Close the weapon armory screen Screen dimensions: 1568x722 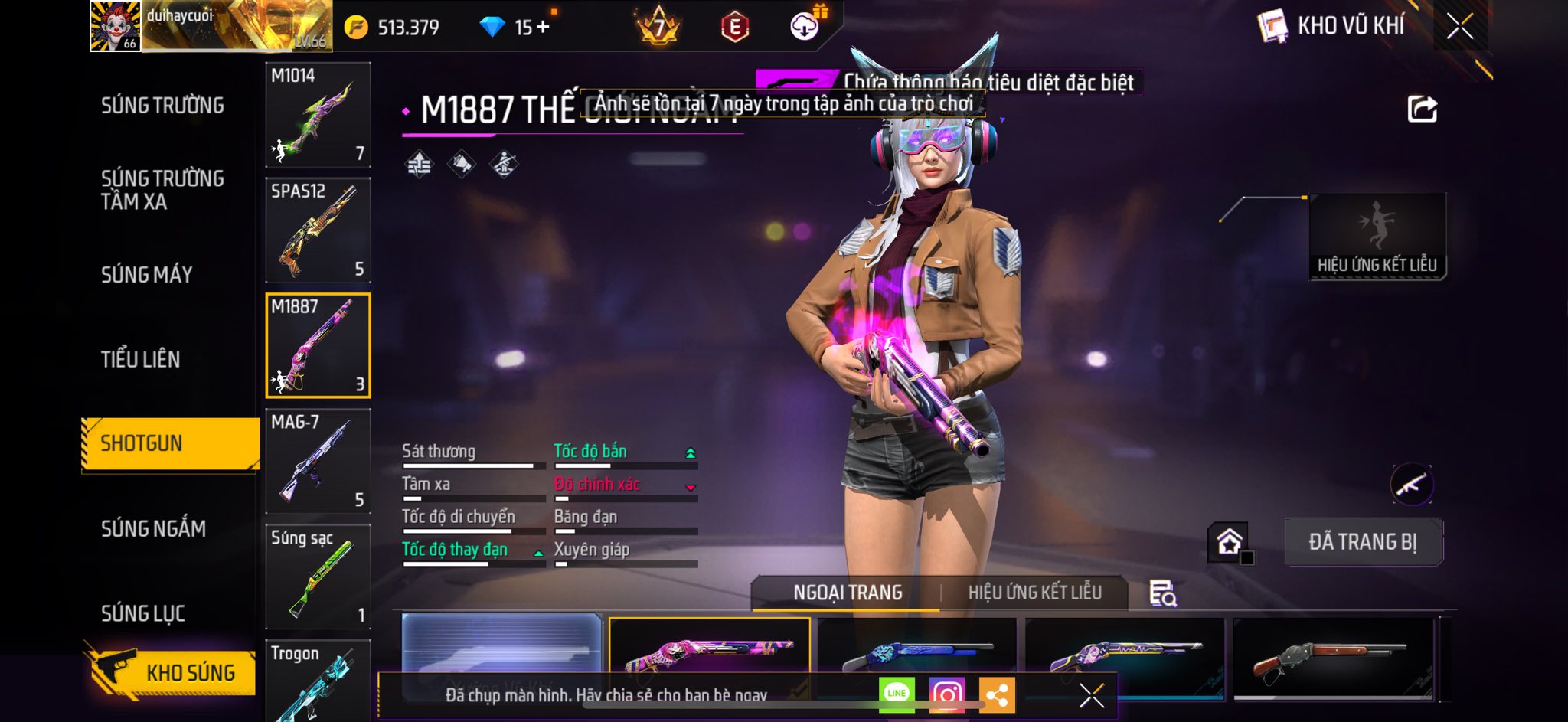1460,27
